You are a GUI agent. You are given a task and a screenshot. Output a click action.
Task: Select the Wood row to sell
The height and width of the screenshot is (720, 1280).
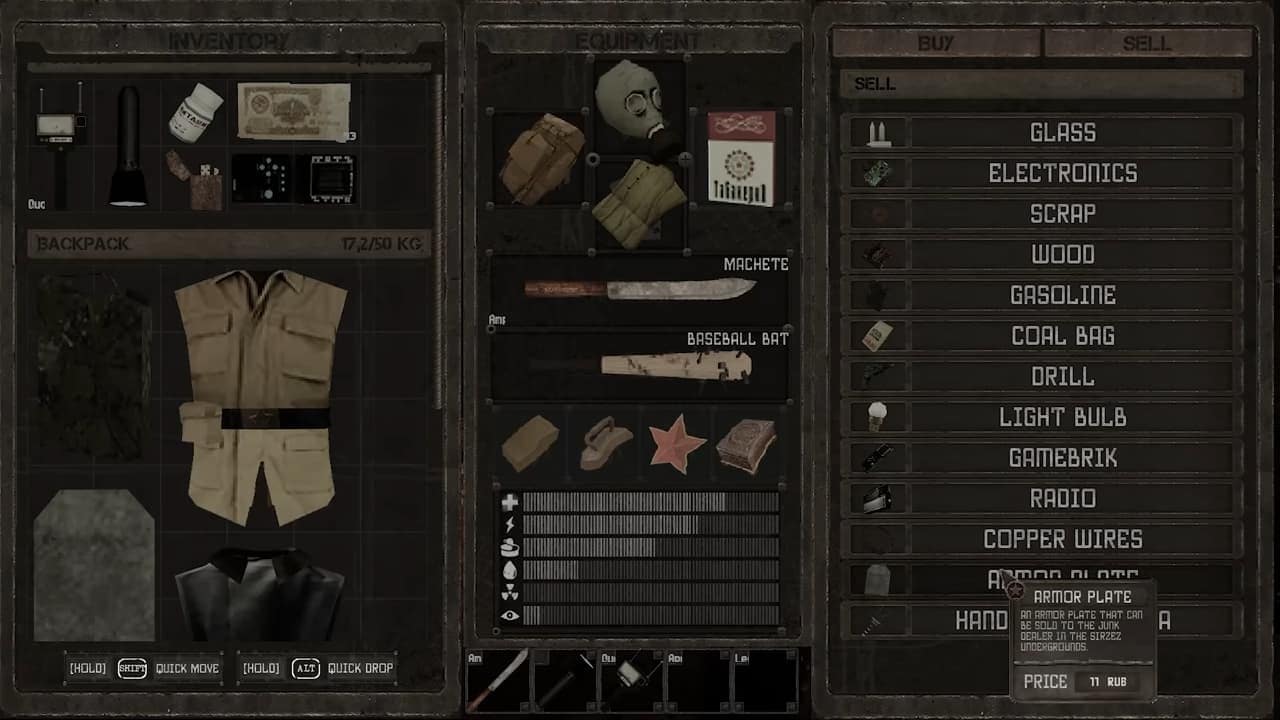click(x=1062, y=255)
